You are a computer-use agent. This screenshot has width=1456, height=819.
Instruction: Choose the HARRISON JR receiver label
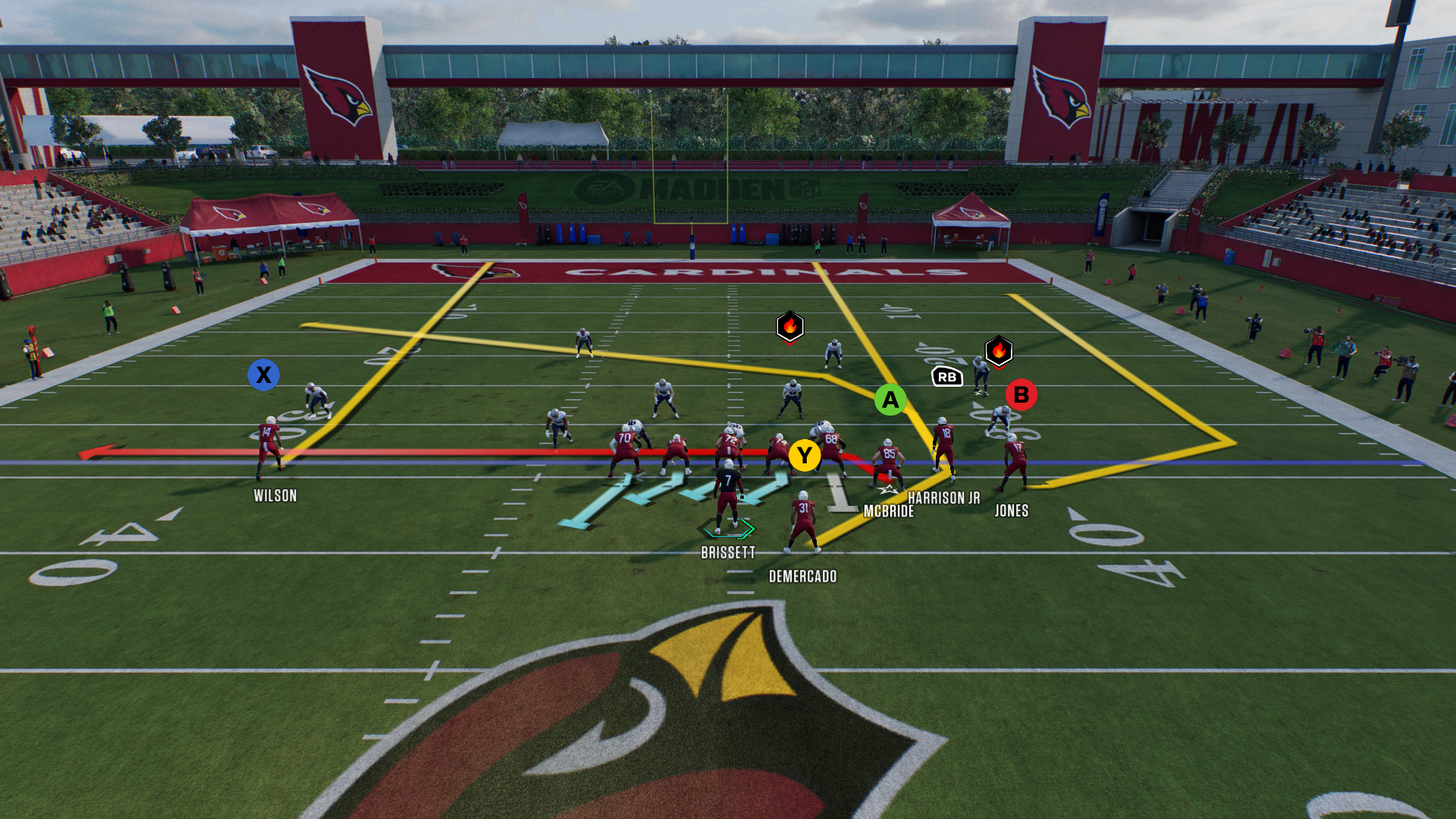(x=943, y=498)
